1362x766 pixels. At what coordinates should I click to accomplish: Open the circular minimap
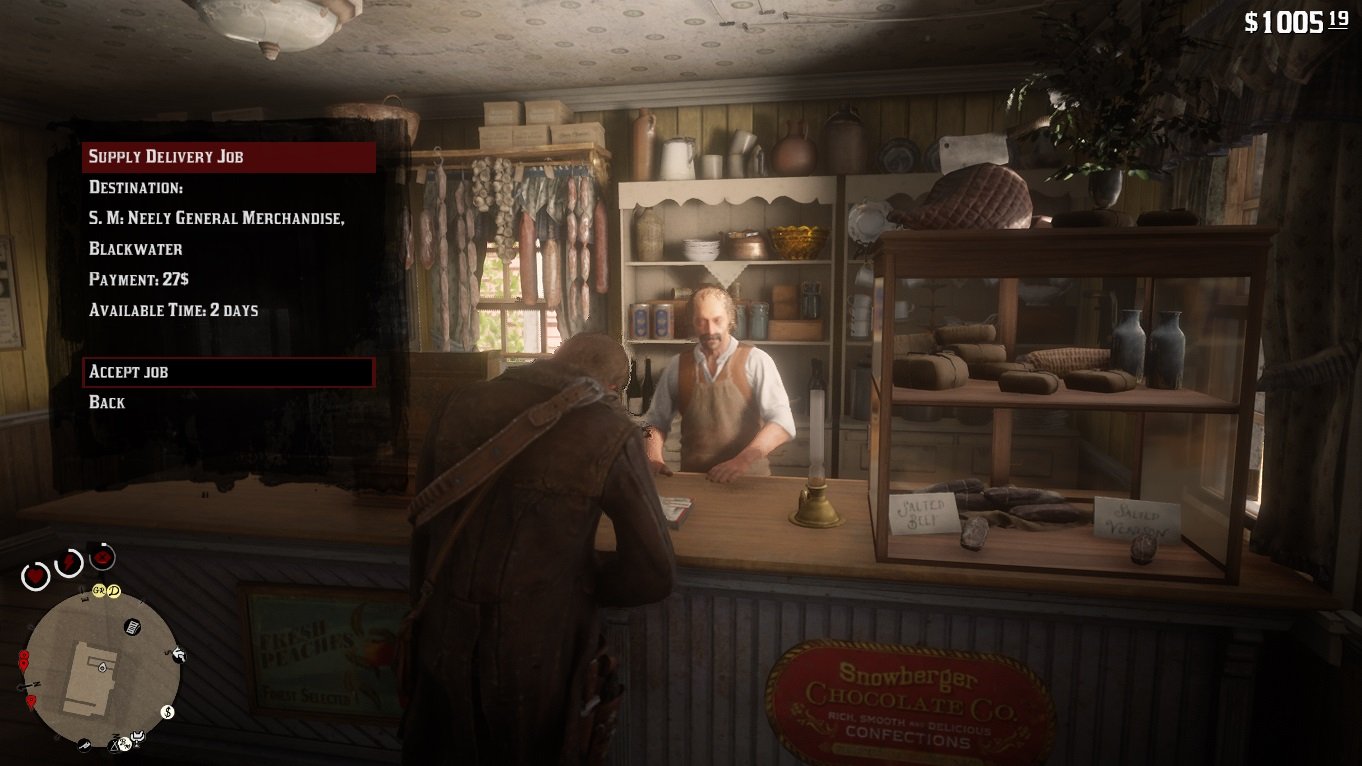click(102, 666)
